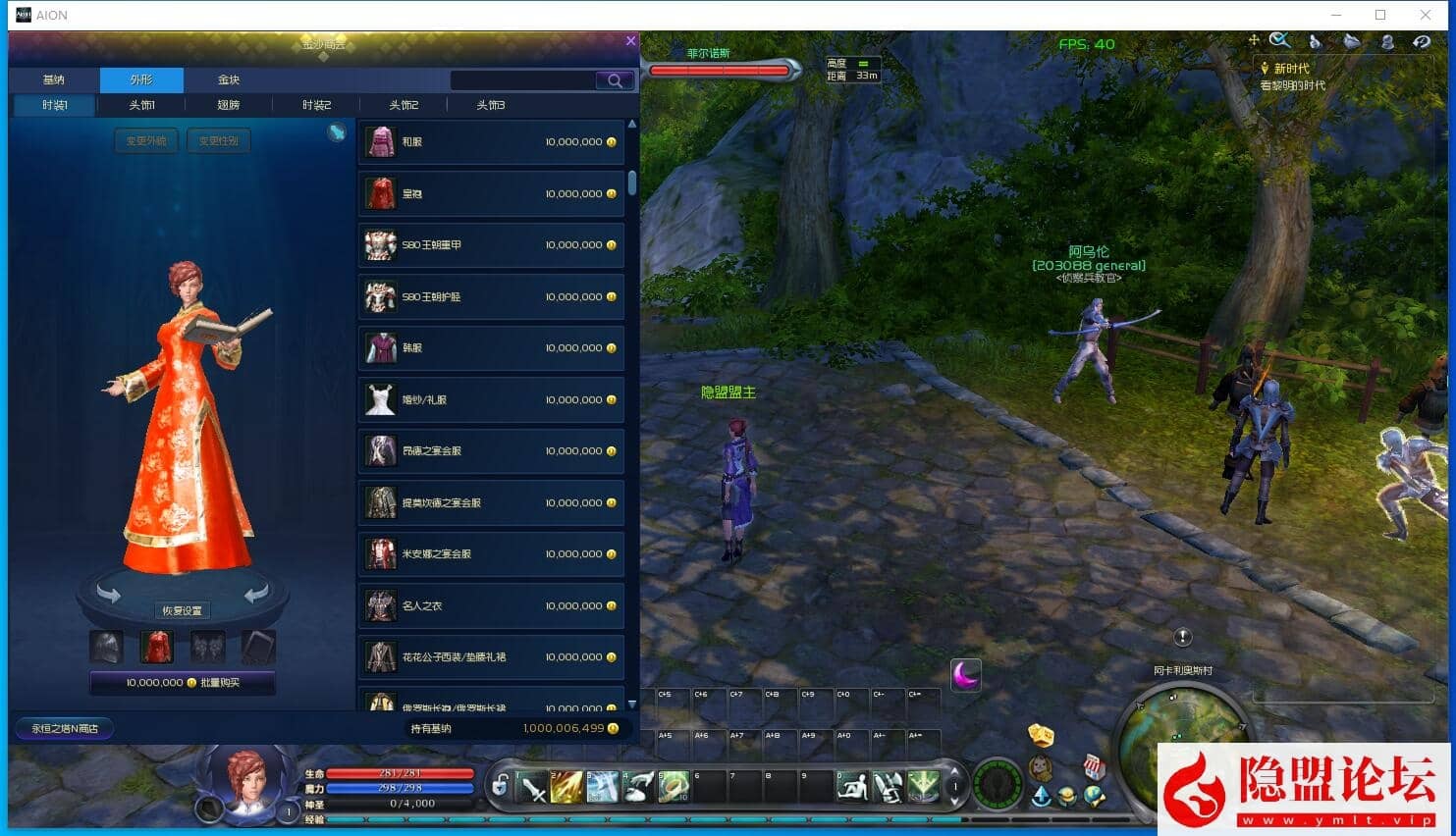The width and height of the screenshot is (1456, 836).
Task: Open the shop stall icon near minimap
Action: coord(1094,767)
